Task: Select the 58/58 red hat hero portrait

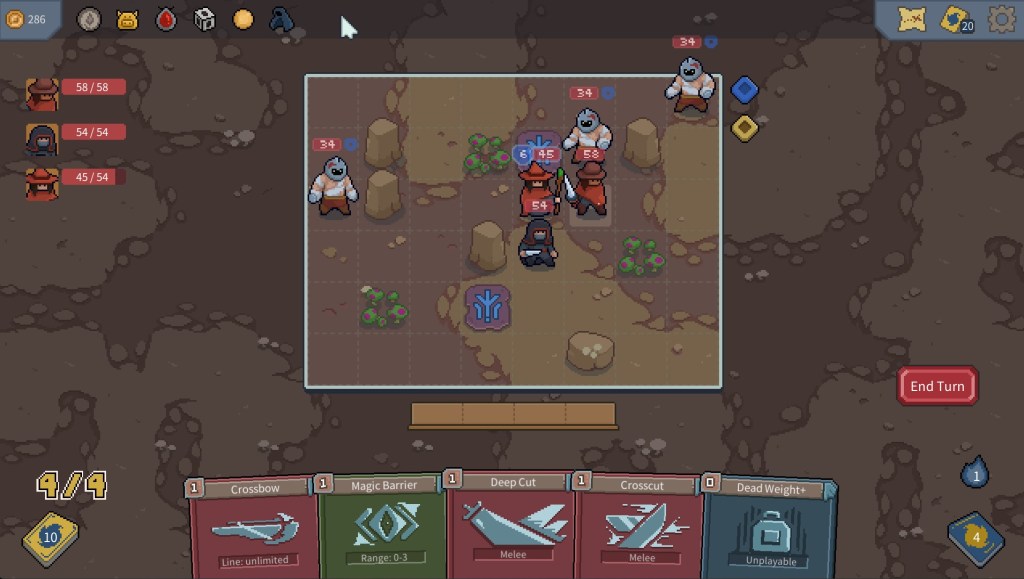Action: point(42,93)
